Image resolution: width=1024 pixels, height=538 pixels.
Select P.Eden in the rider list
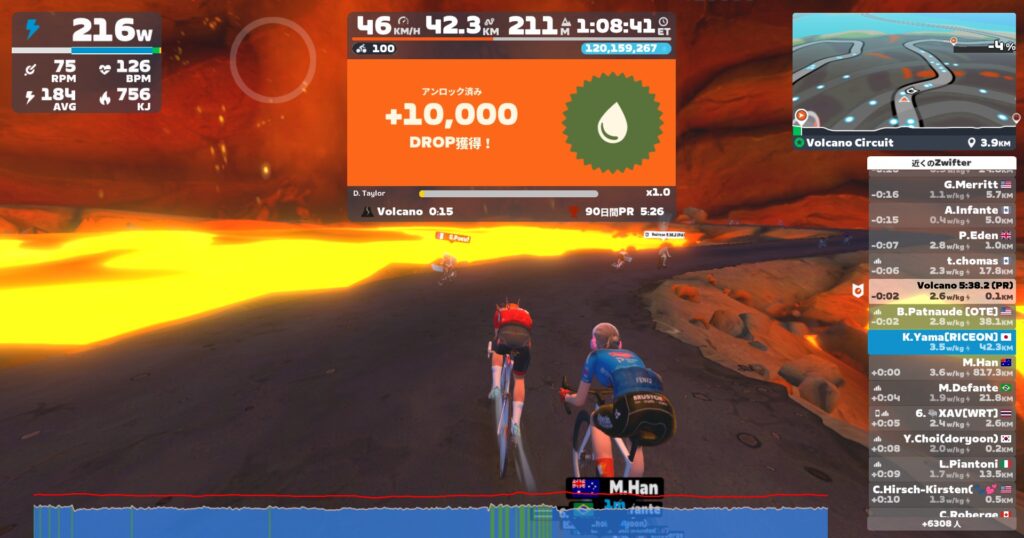tap(942, 240)
